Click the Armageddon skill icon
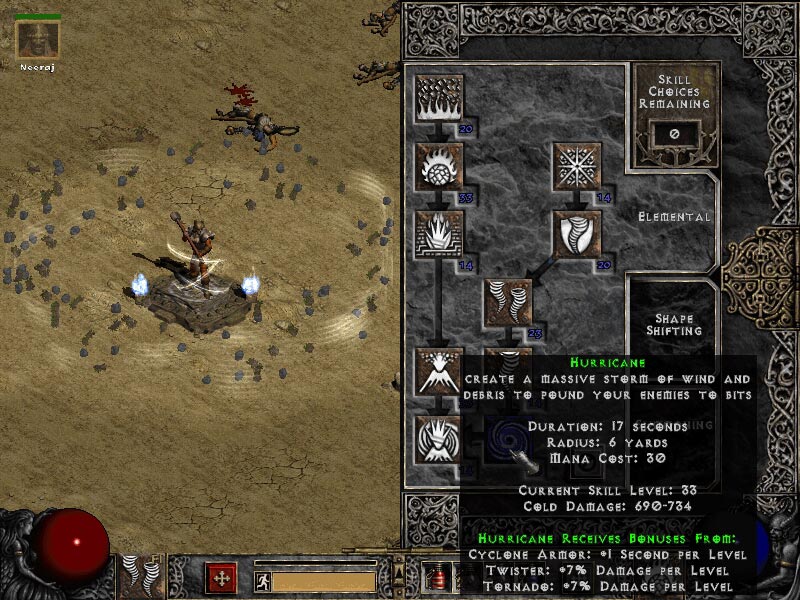 coord(439,439)
